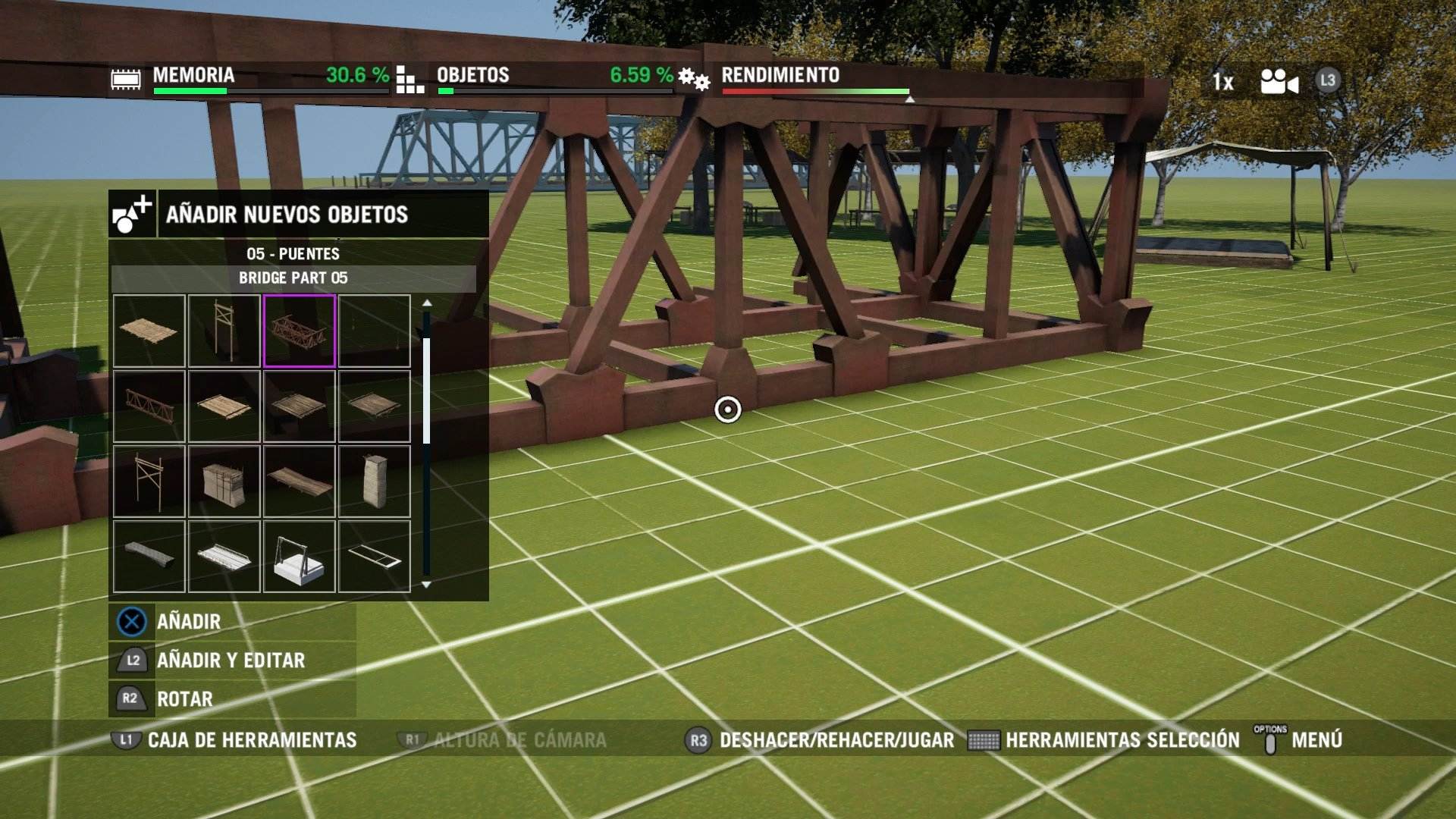Click the X button icon beside AÑADIR
The image size is (1456, 819).
pos(130,621)
